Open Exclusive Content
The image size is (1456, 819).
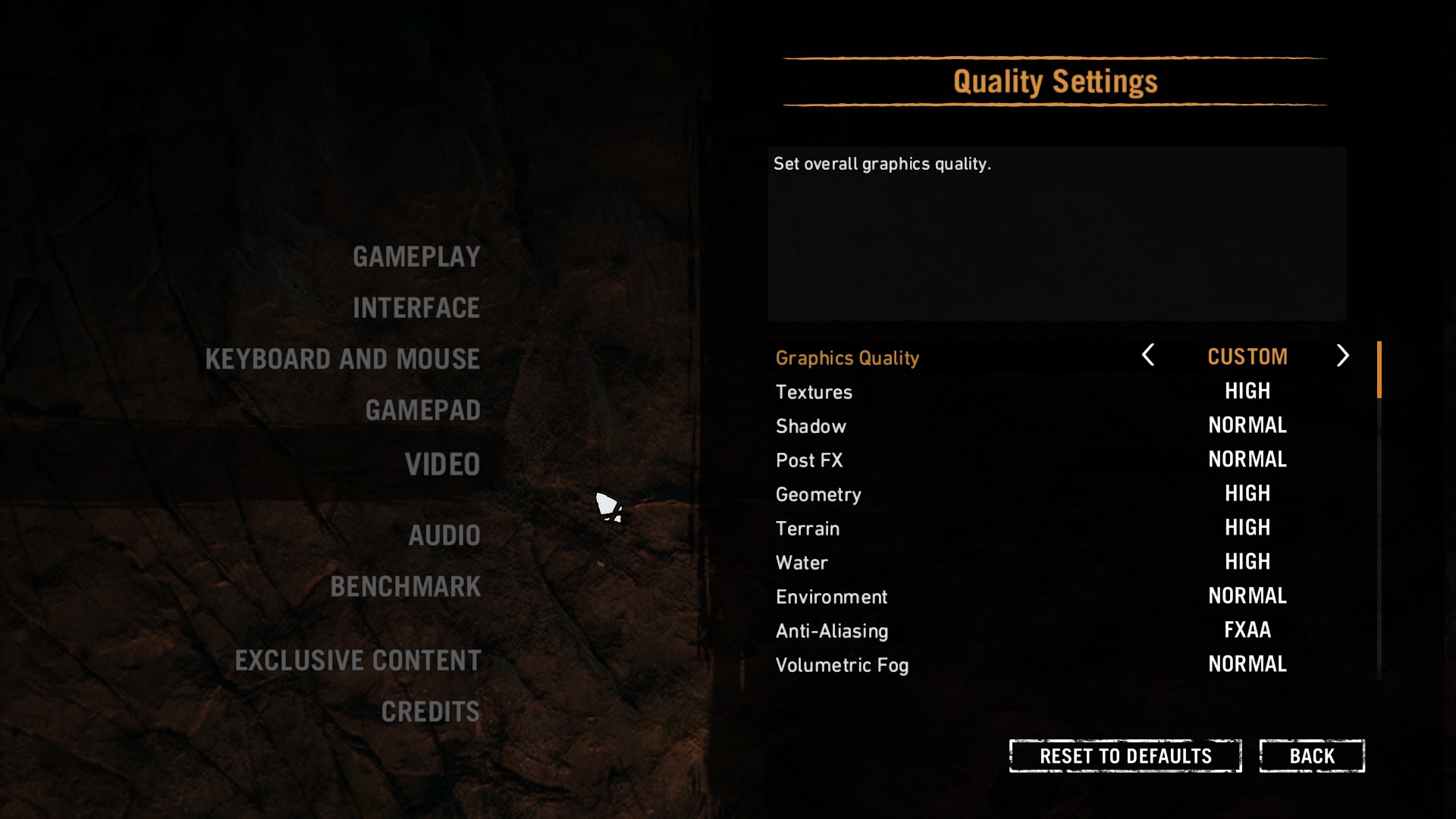[x=358, y=661]
